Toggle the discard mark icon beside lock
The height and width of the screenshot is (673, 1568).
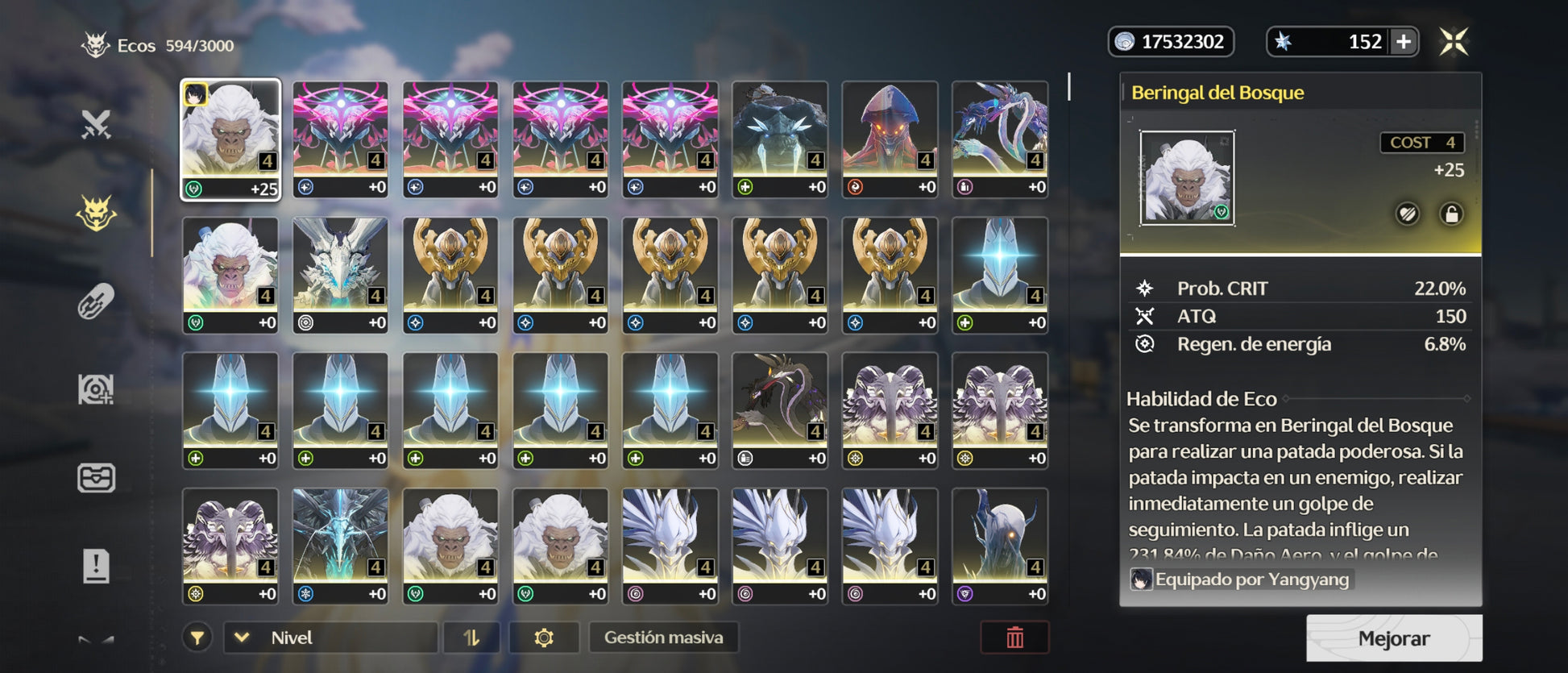pos(1407,214)
